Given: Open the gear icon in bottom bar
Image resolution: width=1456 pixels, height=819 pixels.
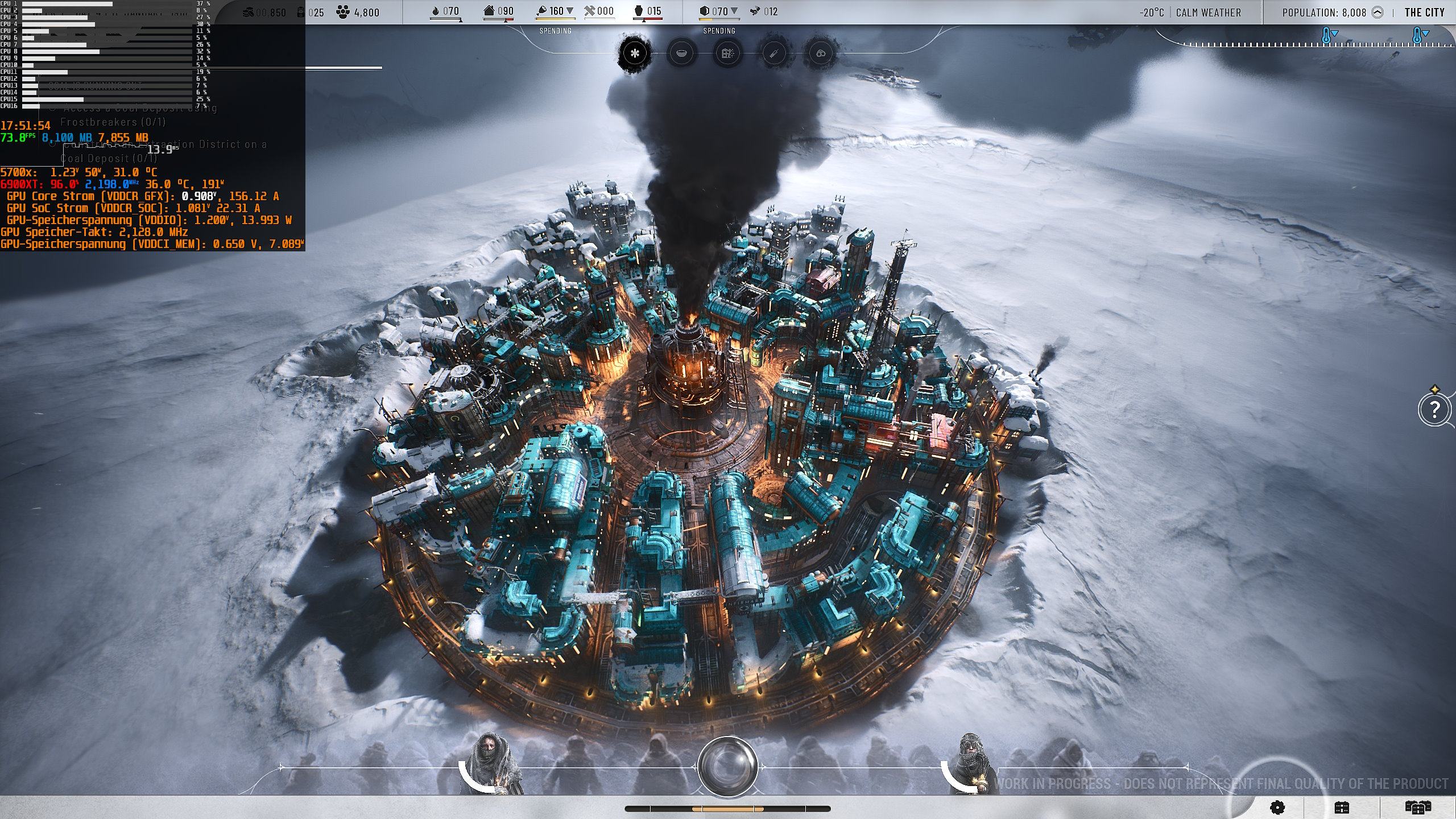Looking at the screenshot, I should coord(1277,808).
